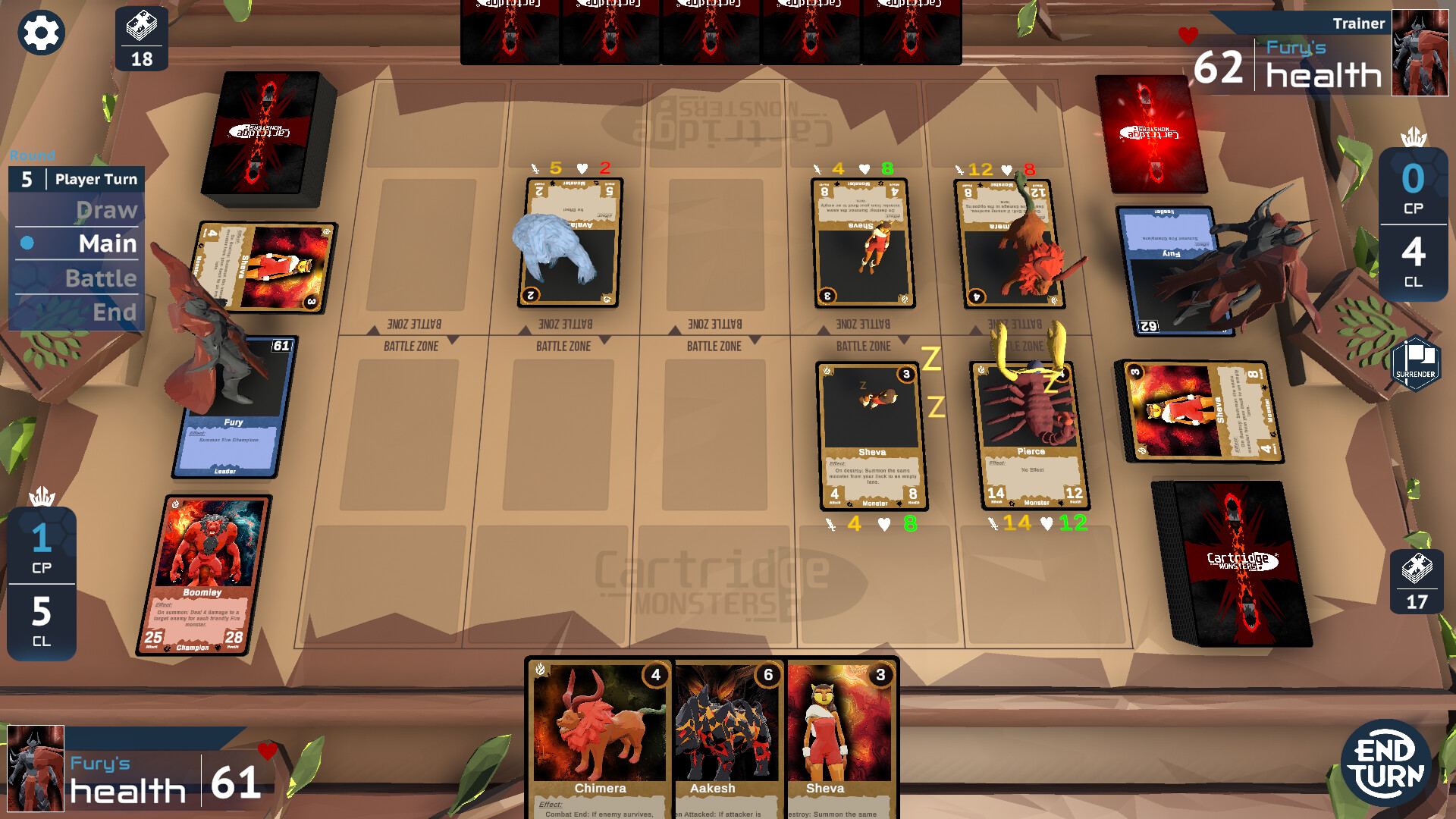
Task: Click the flame element icon on Boomley's card
Action: coord(176,504)
